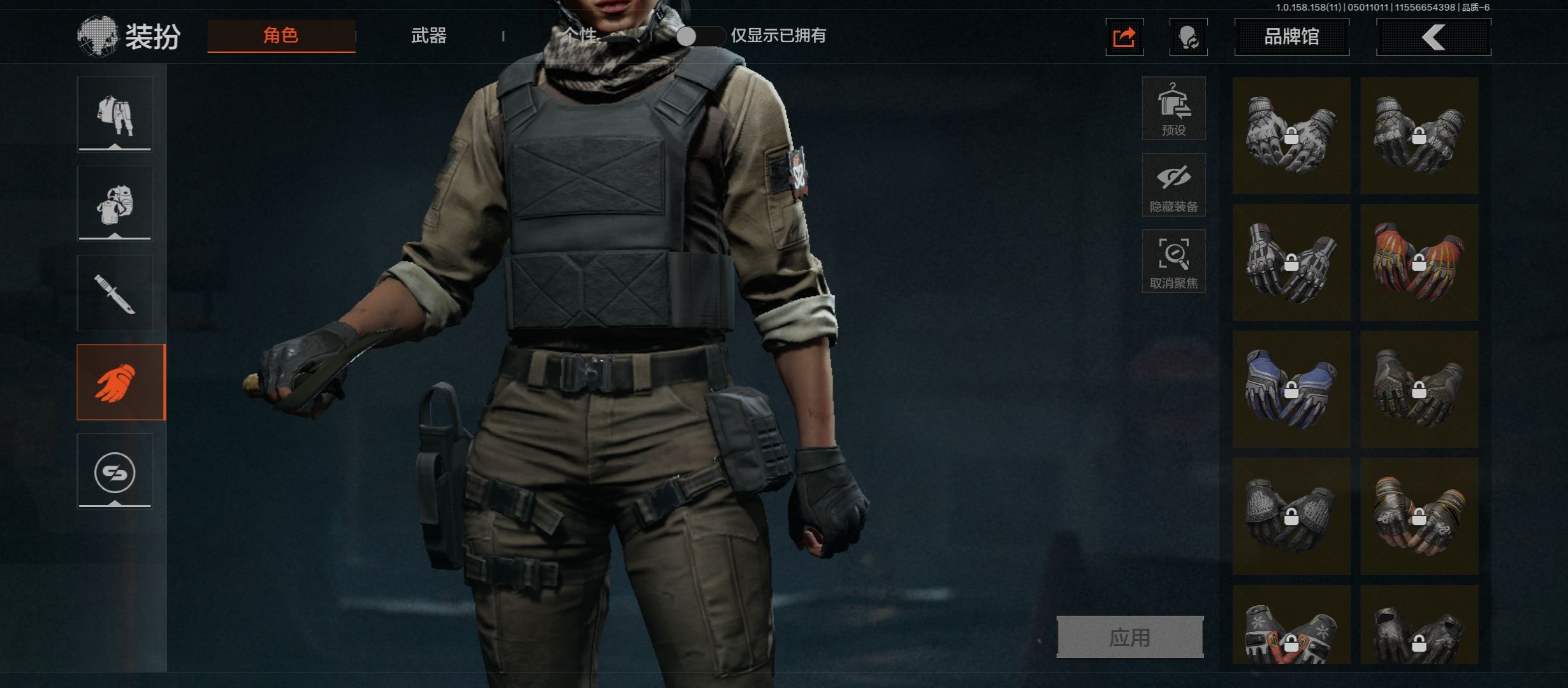Image resolution: width=1568 pixels, height=688 pixels.
Task: Select the orange gloves category
Action: [120, 382]
